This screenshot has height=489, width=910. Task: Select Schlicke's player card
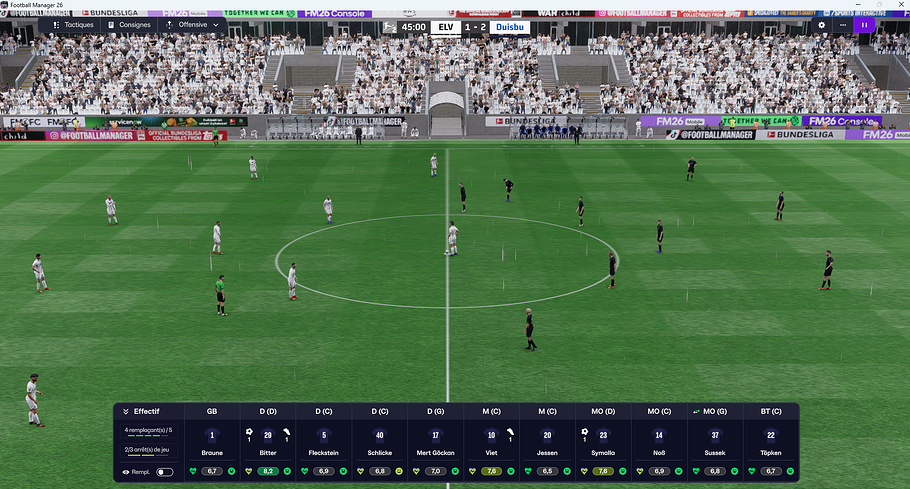tap(380, 441)
